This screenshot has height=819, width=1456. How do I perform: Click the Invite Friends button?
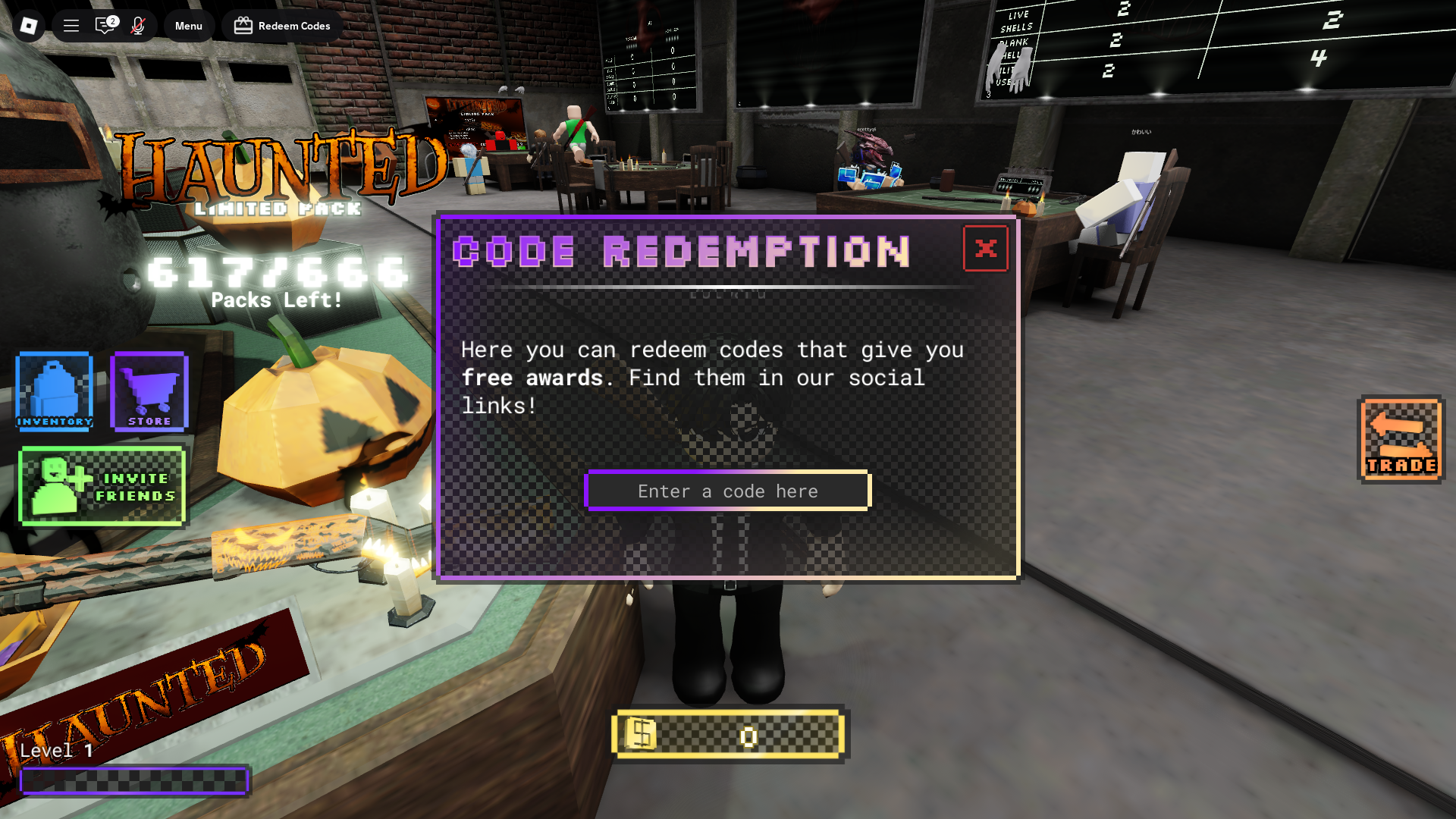(102, 486)
